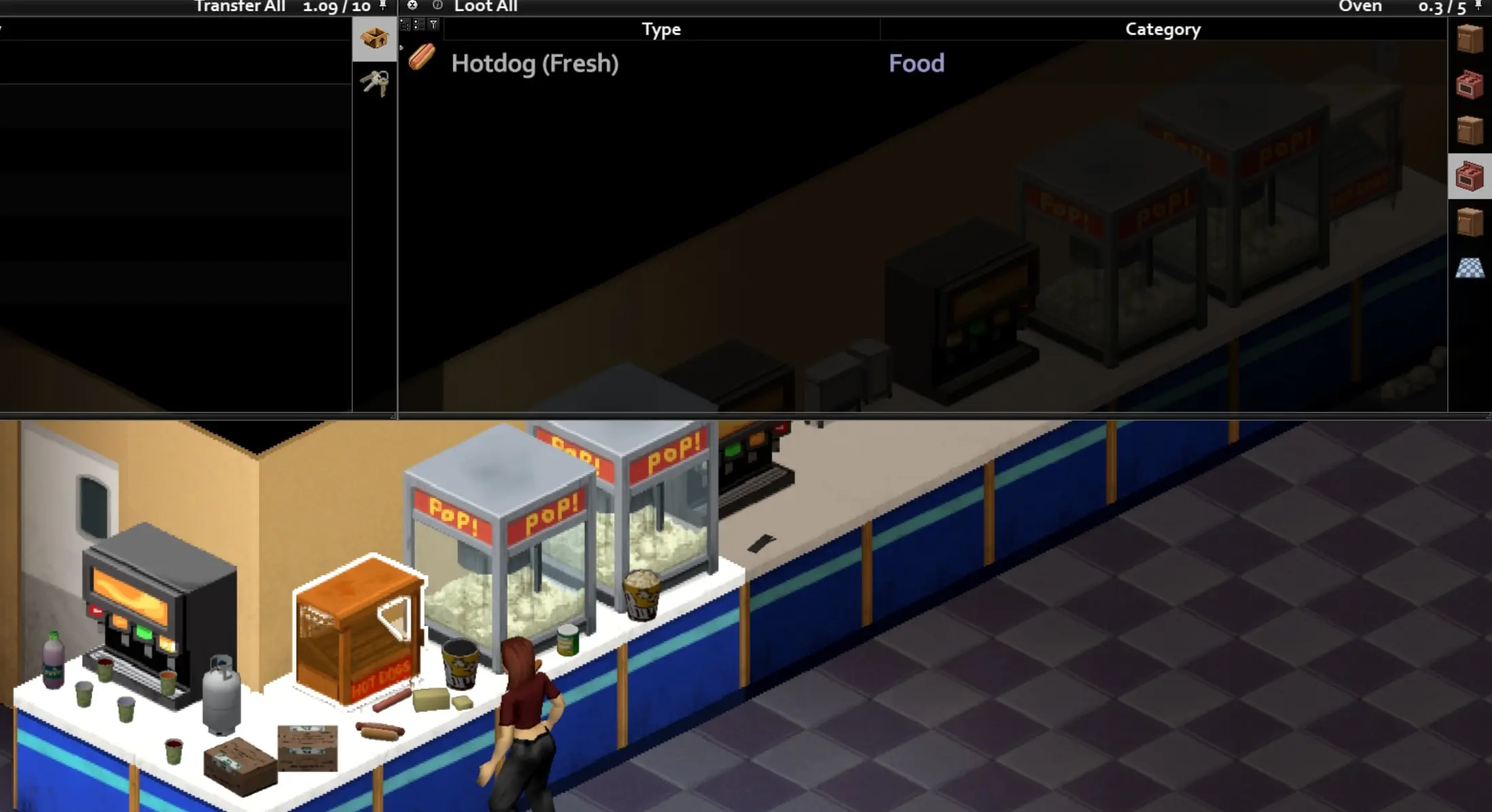
Task: Collapse all item stacks in loot list
Action: point(419,25)
